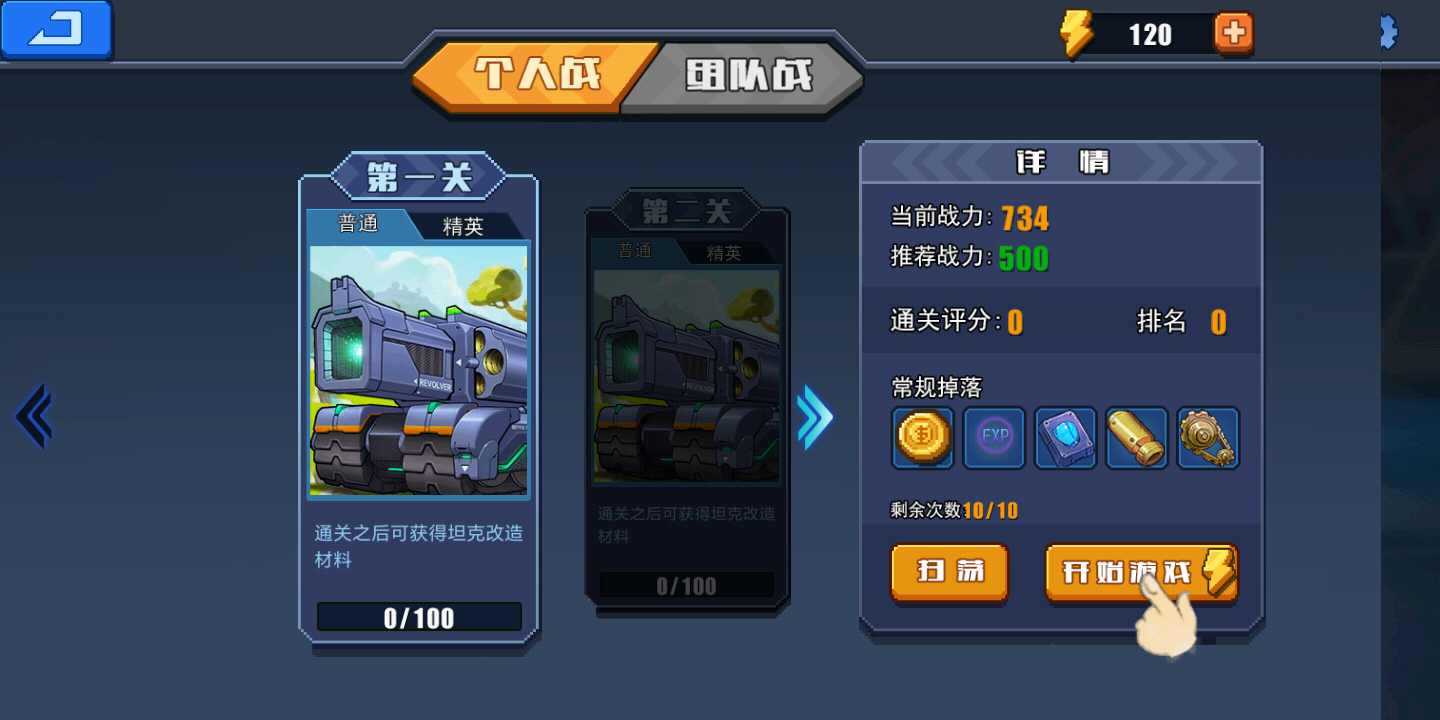Click the plus icon to recharge energy
This screenshot has width=1440, height=720.
pyautogui.click(x=1233, y=32)
